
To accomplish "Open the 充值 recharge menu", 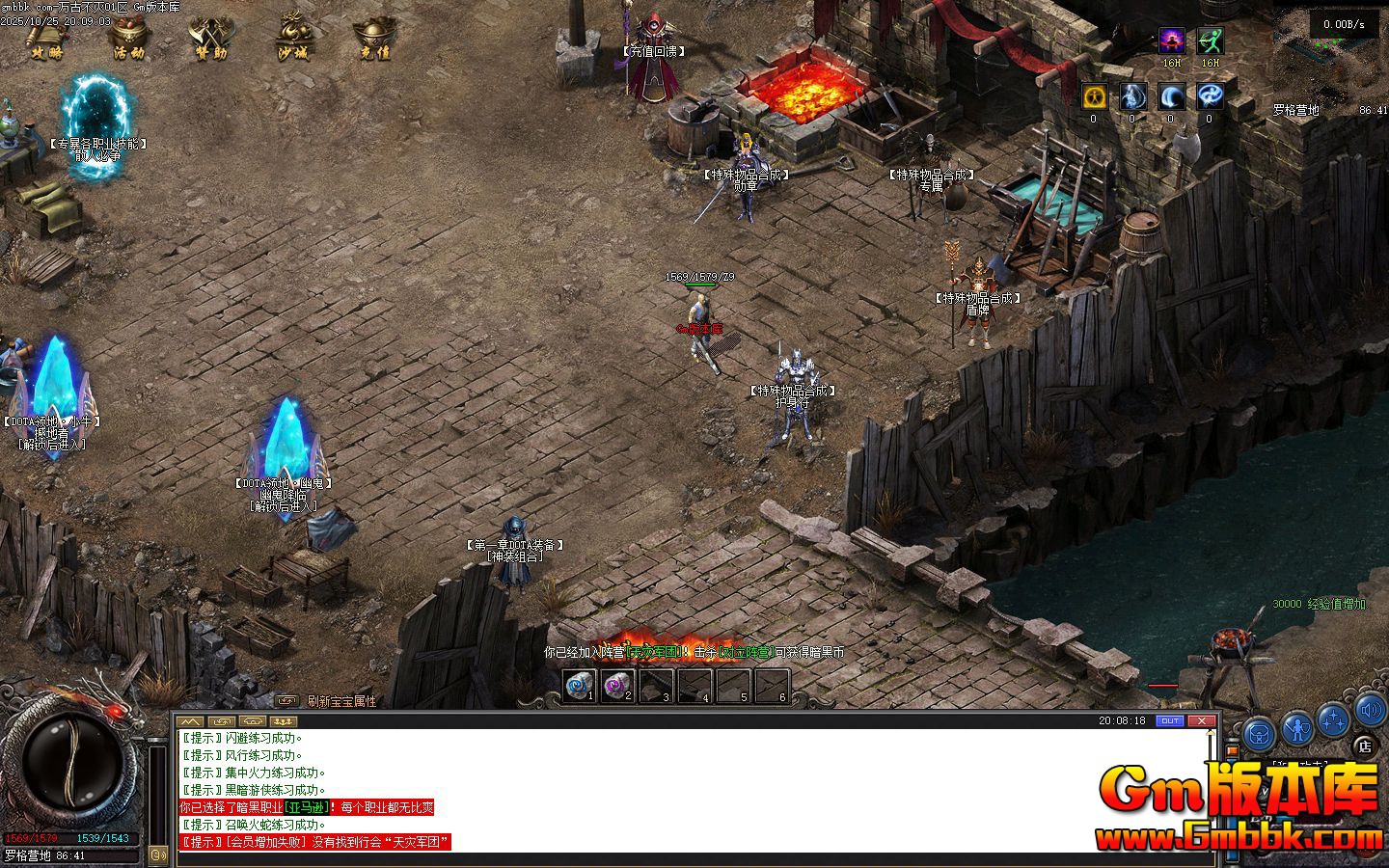I will click(374, 39).
